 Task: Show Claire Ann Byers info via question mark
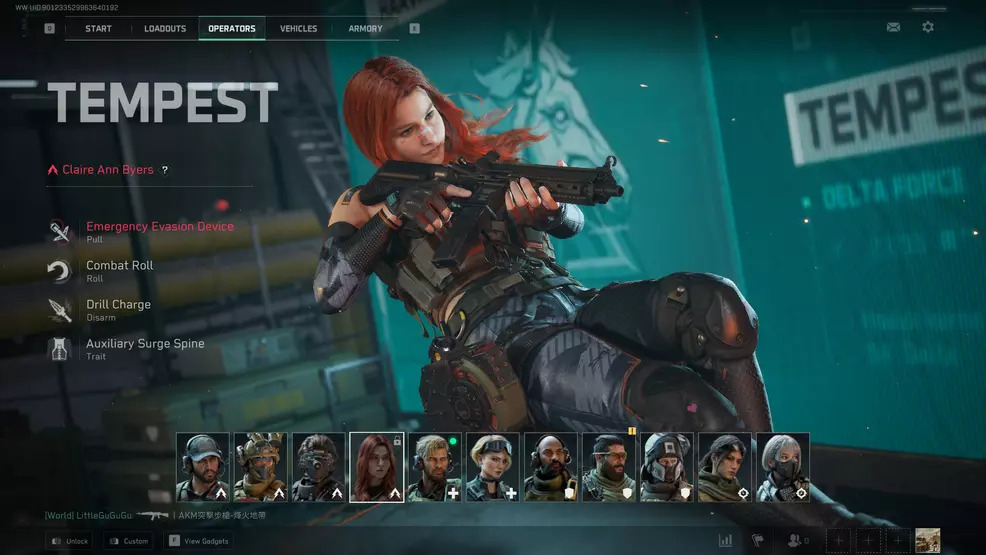165,170
